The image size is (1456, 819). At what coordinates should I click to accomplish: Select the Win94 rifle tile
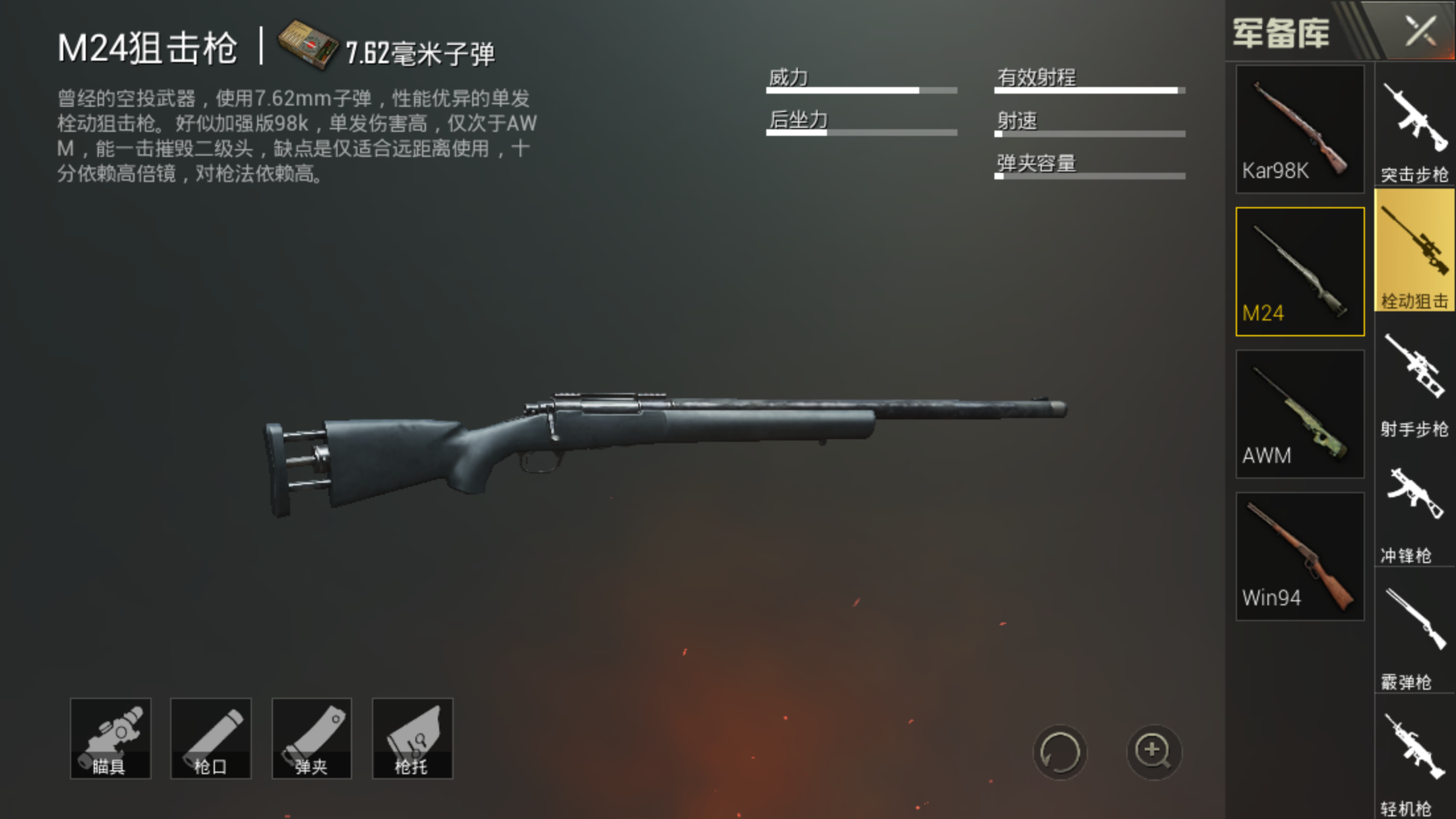tap(1300, 557)
